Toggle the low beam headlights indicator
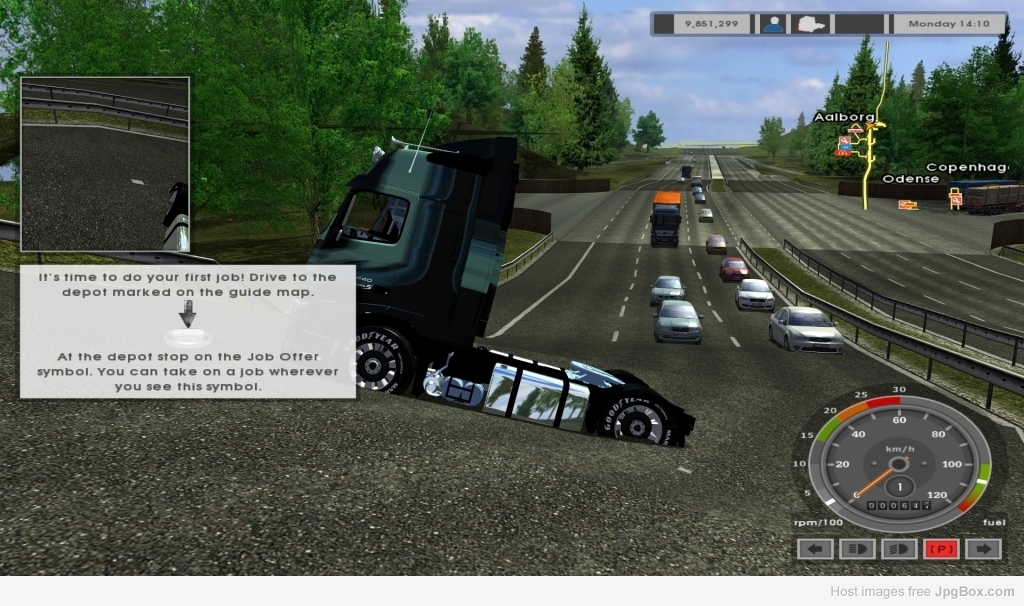 click(x=857, y=548)
